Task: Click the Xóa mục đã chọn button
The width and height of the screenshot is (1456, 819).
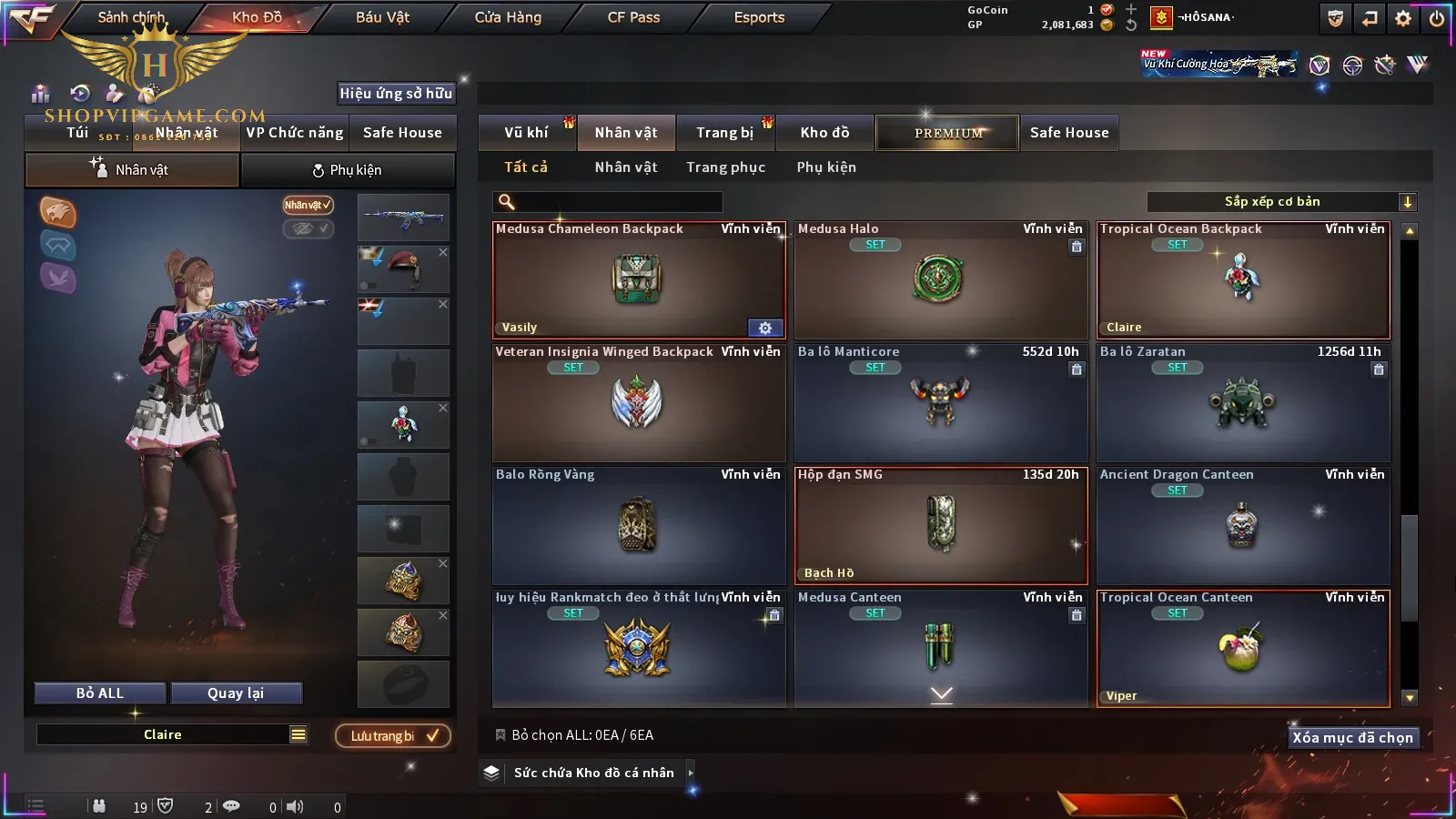Action: [x=1352, y=738]
